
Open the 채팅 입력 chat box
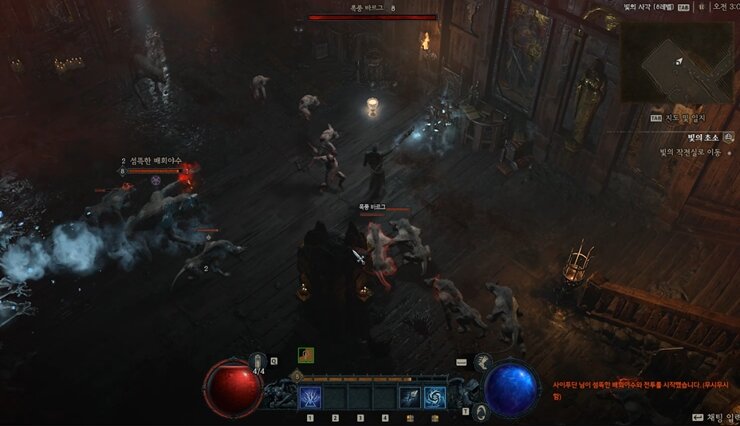713,416
